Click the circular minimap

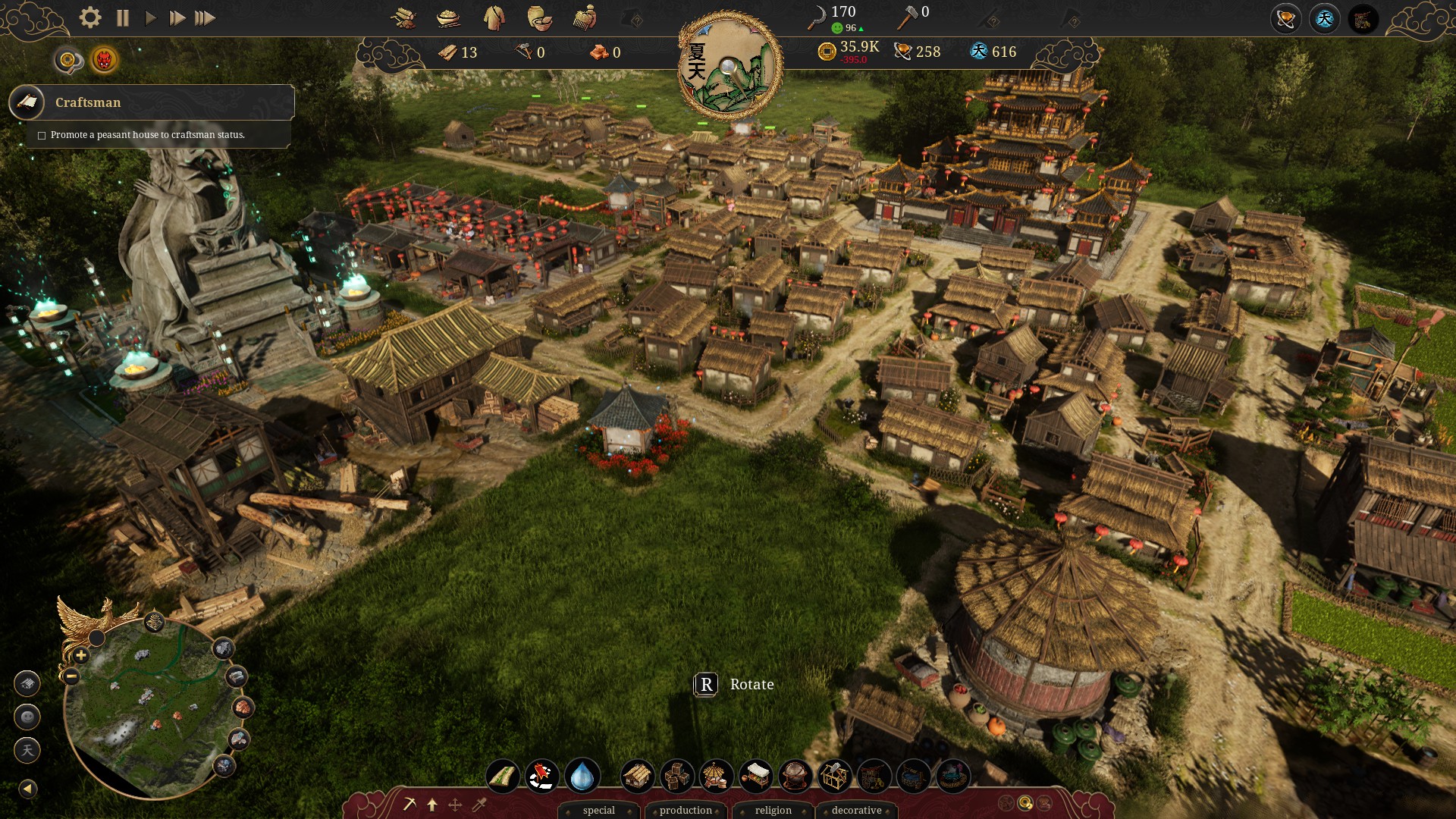pyautogui.click(x=152, y=705)
